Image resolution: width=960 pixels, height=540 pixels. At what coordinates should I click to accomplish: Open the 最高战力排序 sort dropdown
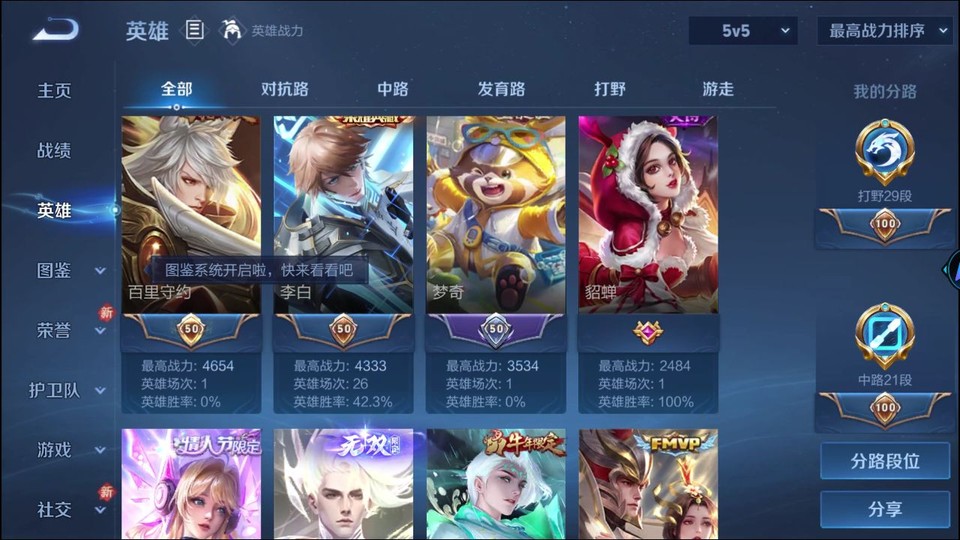click(885, 31)
